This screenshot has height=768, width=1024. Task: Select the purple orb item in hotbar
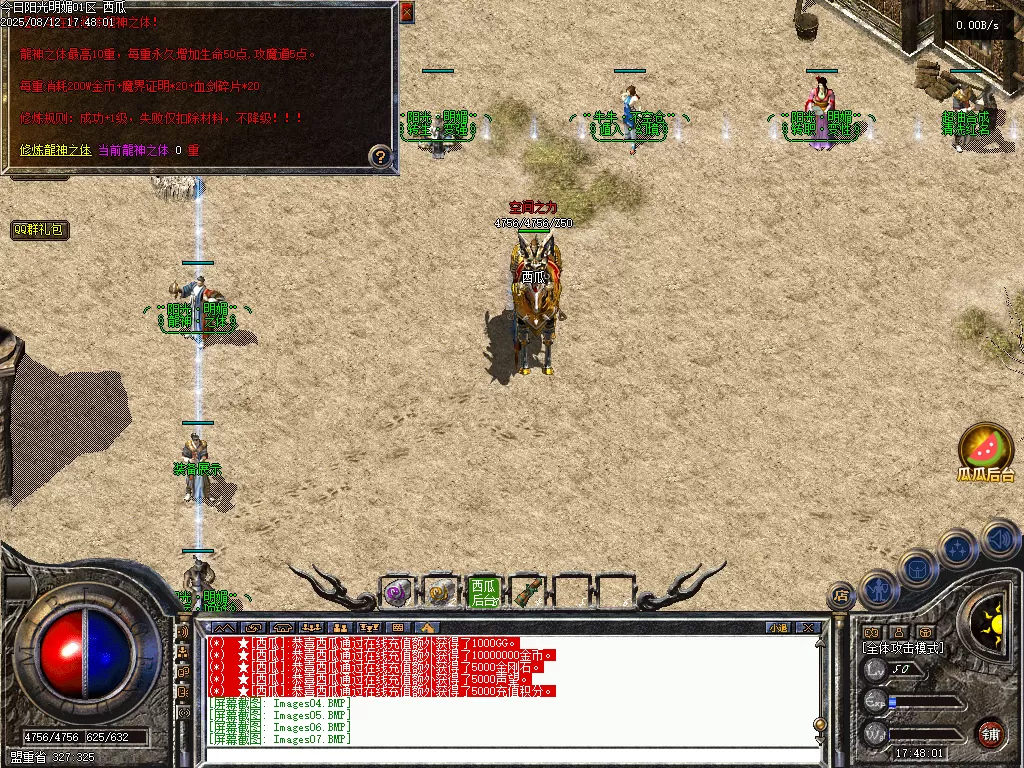[396, 593]
